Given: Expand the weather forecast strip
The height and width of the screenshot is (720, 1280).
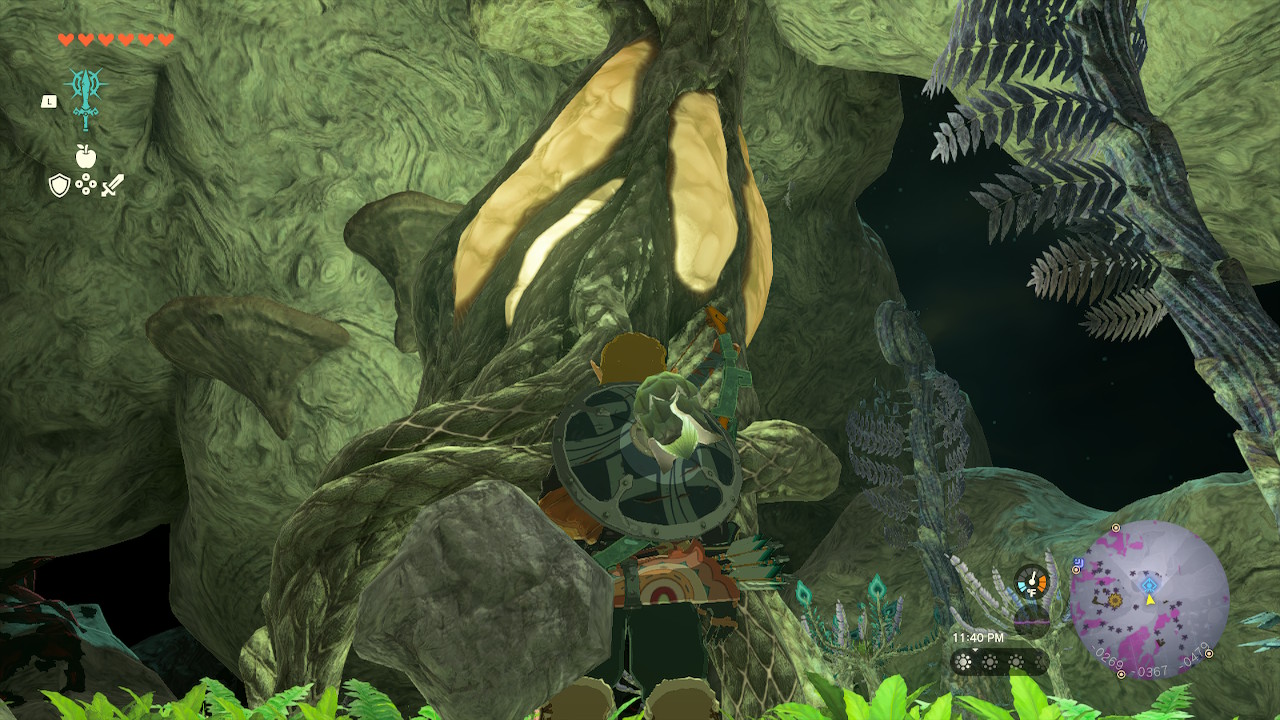Looking at the screenshot, I should (x=1000, y=661).
